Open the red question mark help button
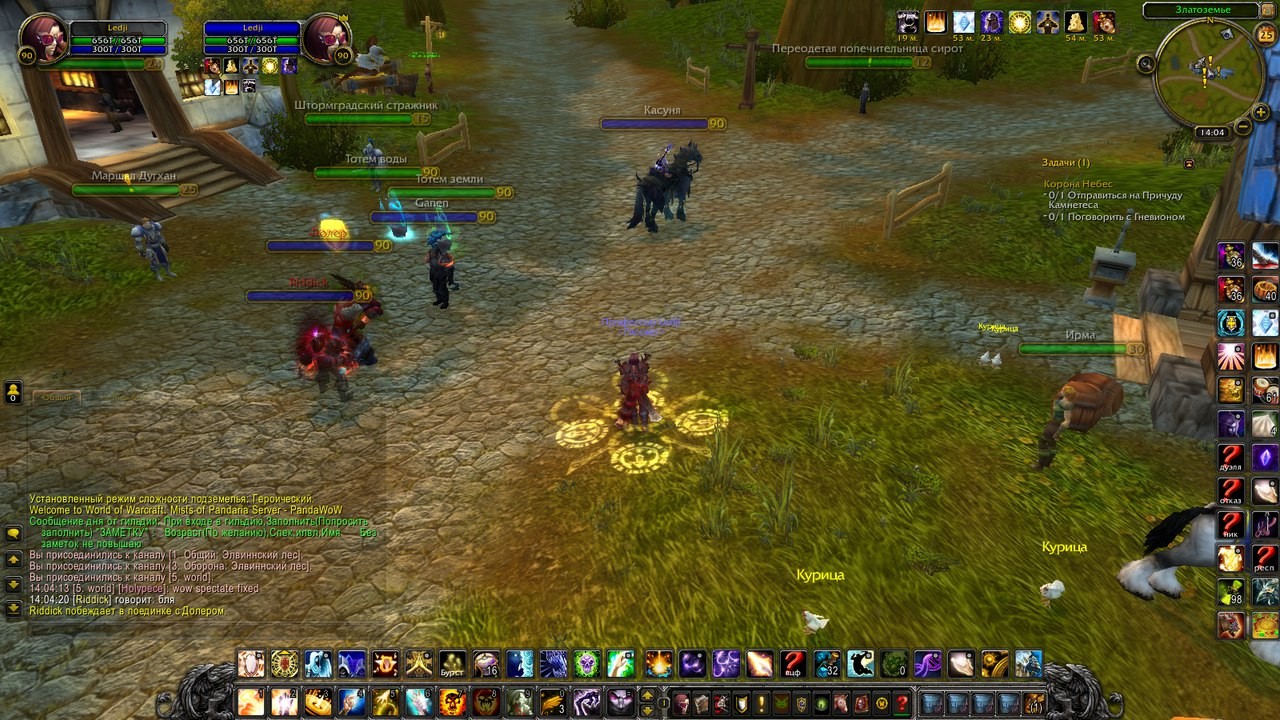The height and width of the screenshot is (720, 1280). point(901,703)
